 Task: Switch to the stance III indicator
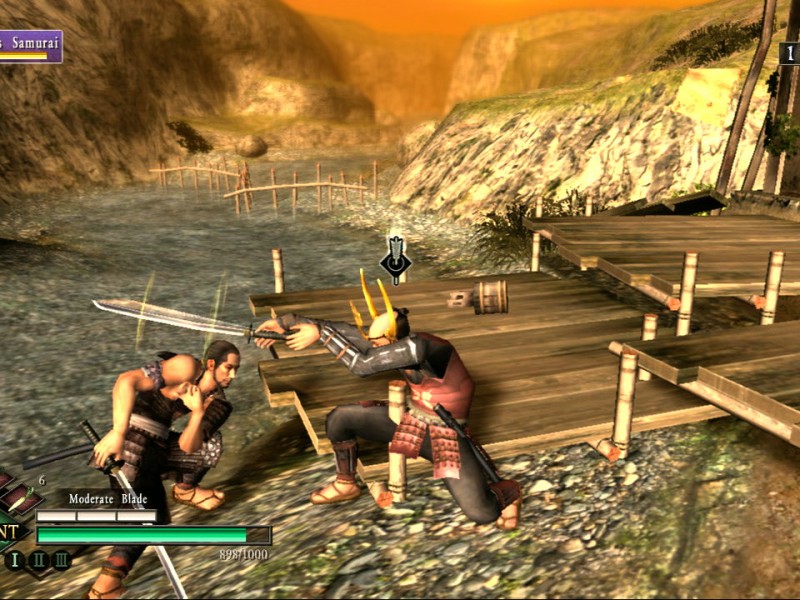61,560
